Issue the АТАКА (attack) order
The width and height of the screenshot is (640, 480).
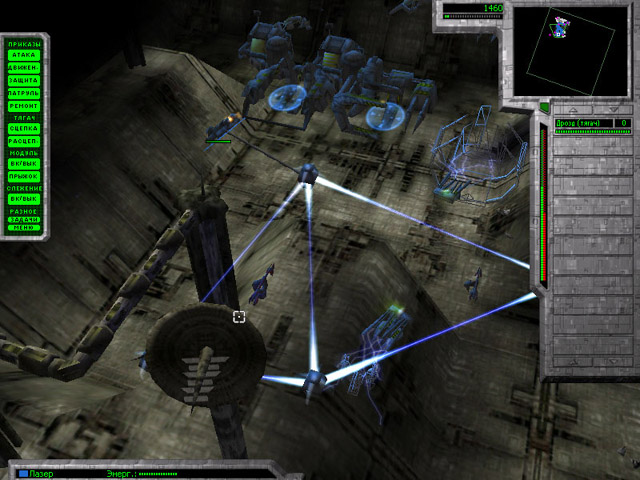tap(22, 55)
